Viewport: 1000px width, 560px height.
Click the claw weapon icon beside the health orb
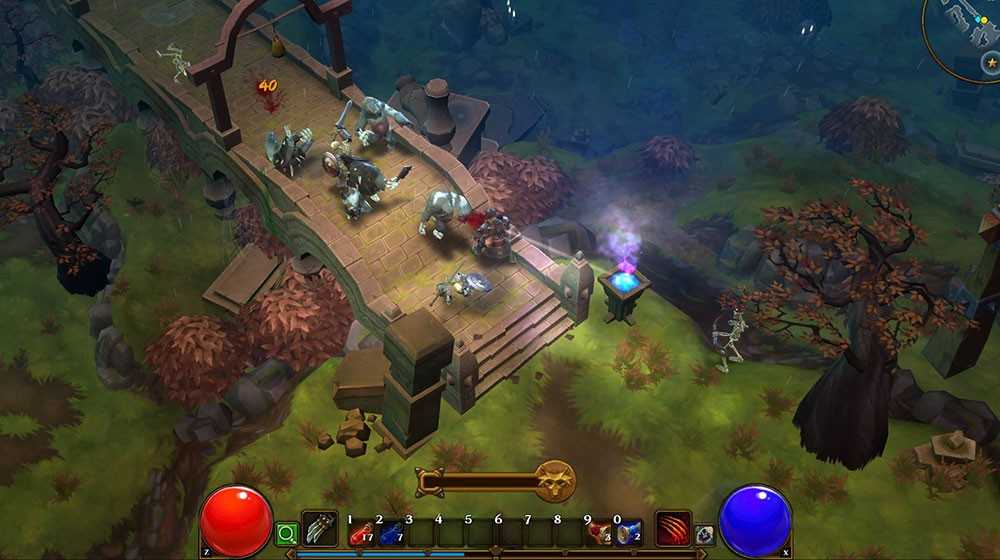click(320, 528)
